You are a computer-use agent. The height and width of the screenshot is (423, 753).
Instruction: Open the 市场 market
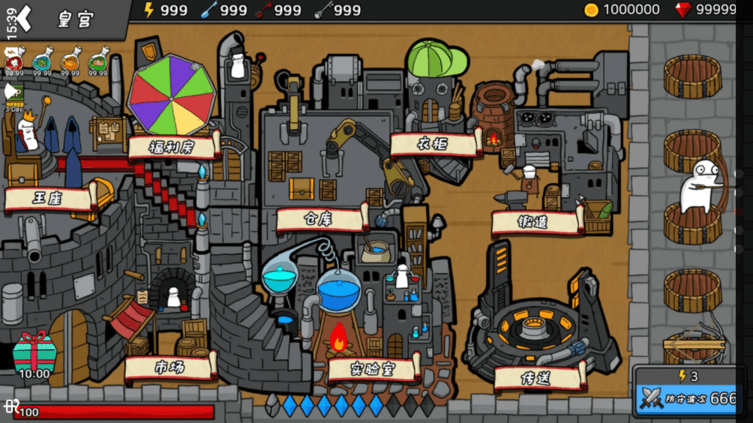[170, 367]
